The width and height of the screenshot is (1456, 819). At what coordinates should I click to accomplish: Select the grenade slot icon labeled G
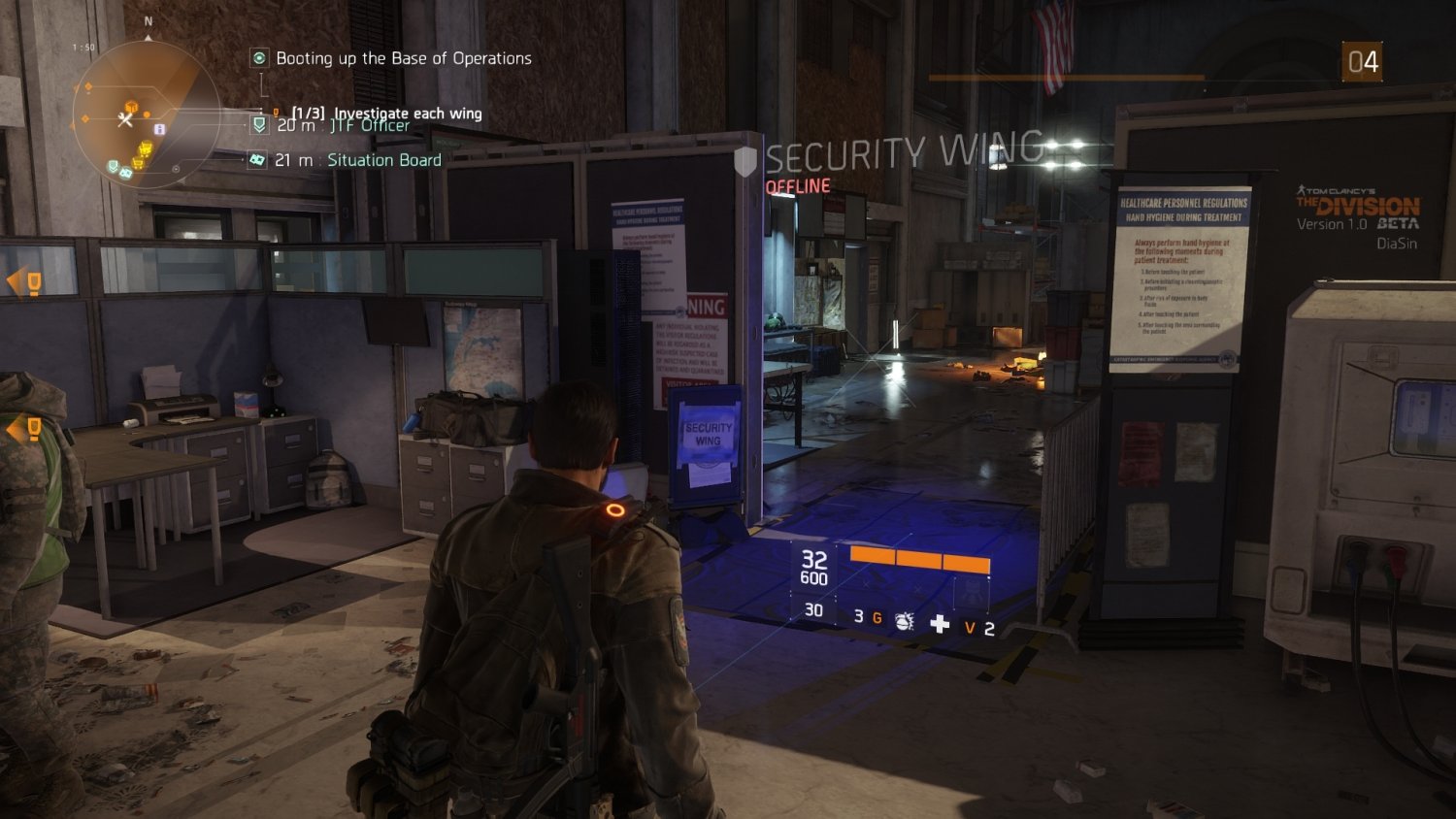coord(877,617)
